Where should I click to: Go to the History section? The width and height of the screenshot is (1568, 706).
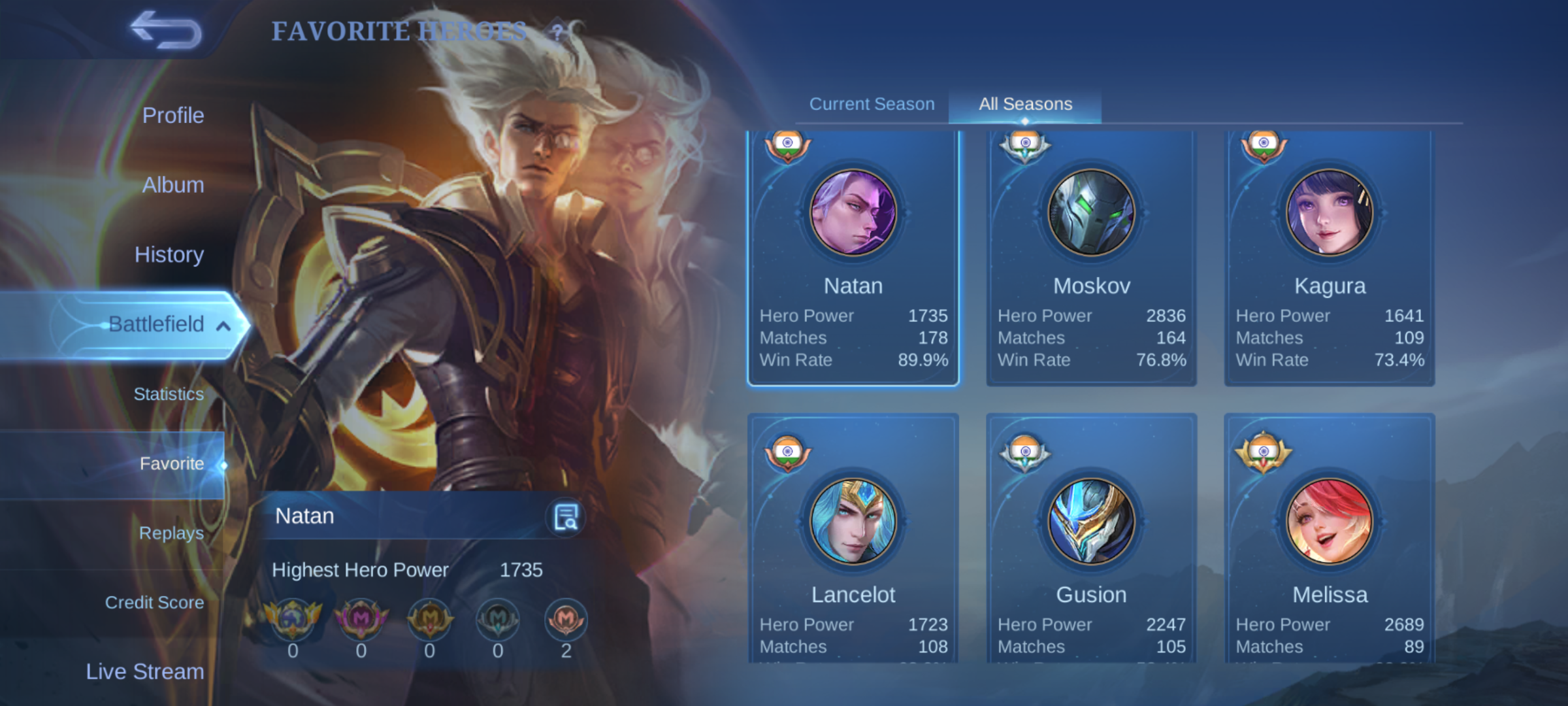pos(169,254)
